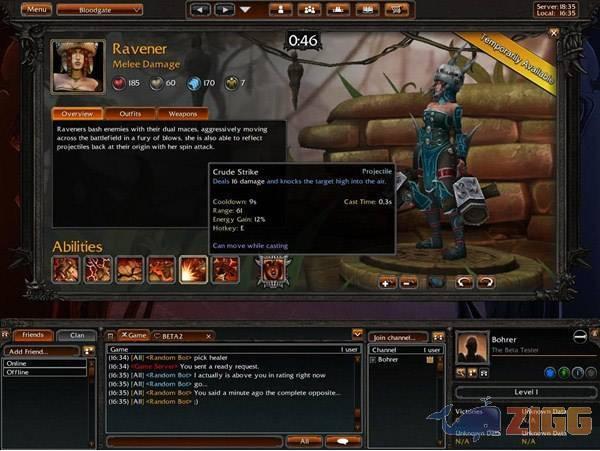Focus the chat message input field
This screenshot has width=600, height=451.
tap(195, 440)
